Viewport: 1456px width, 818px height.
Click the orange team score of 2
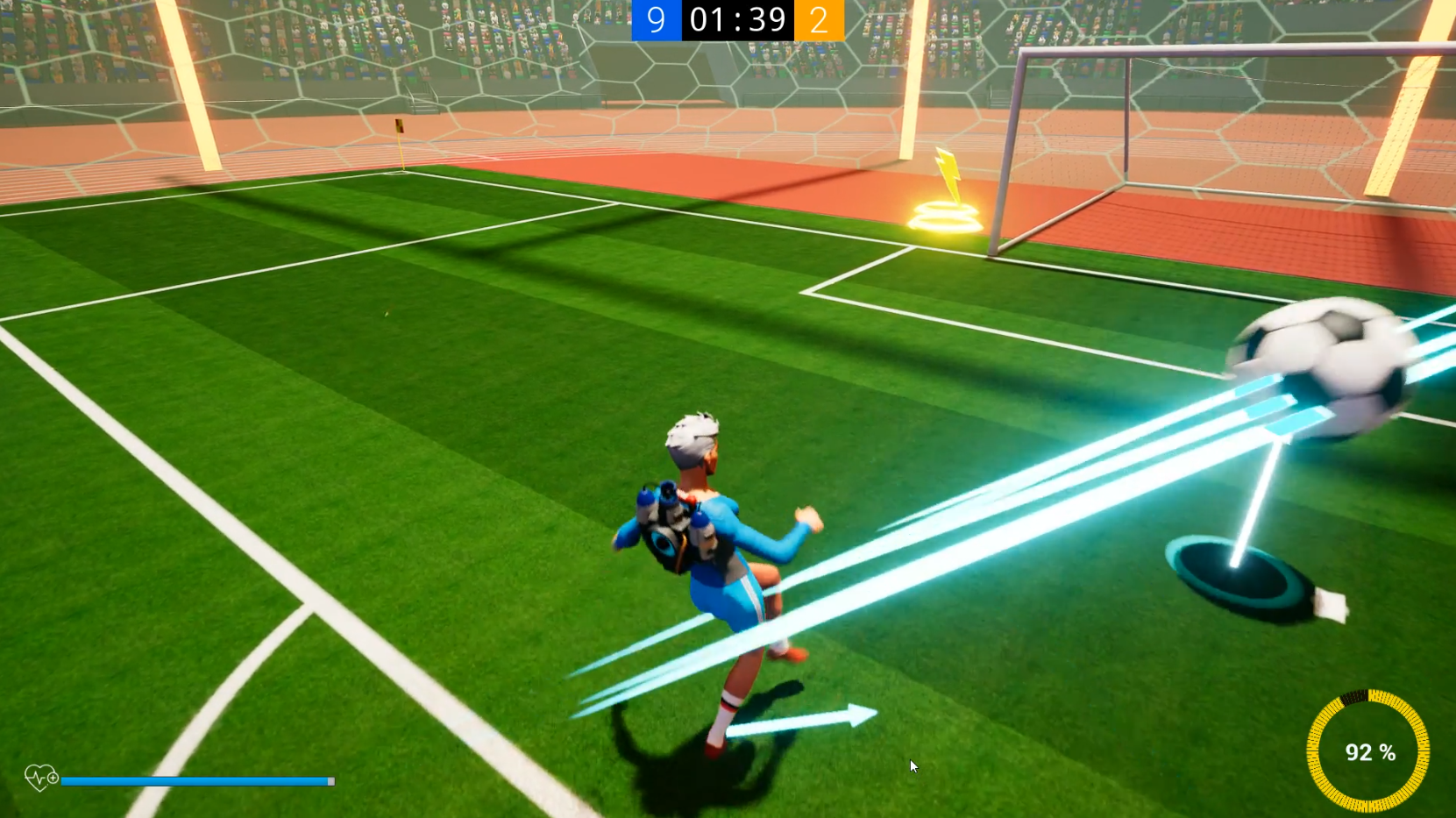point(818,20)
